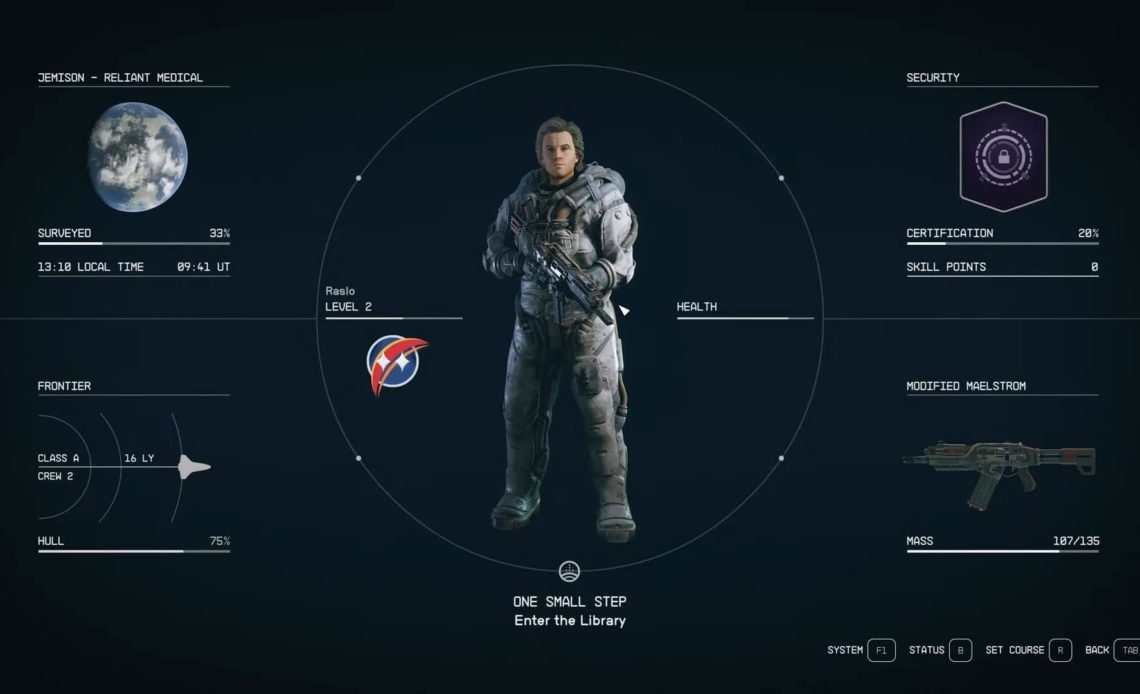
Task: Click the Constellation faction emblem
Action: click(x=396, y=363)
